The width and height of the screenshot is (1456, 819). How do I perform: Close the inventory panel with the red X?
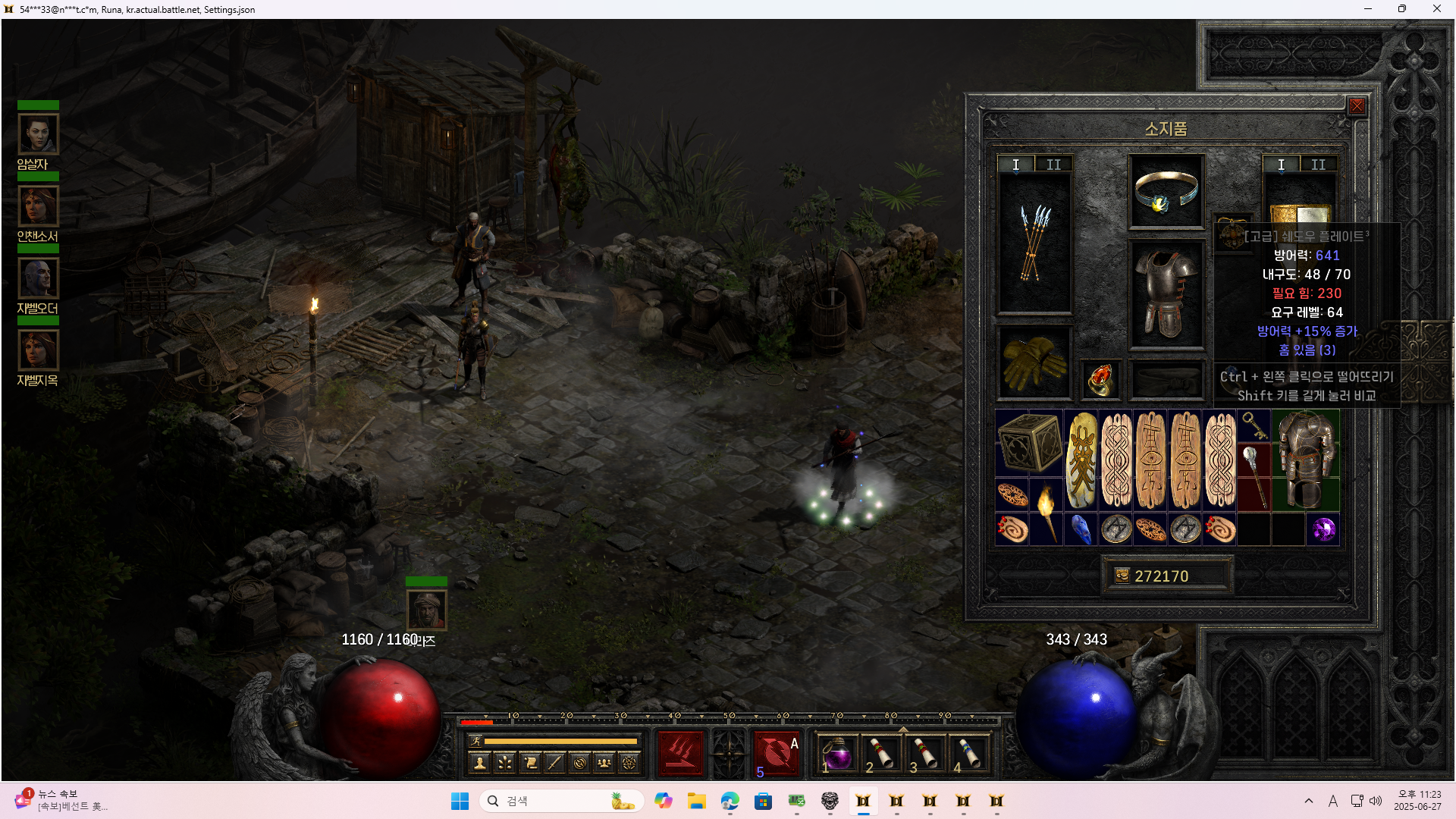click(x=1357, y=106)
